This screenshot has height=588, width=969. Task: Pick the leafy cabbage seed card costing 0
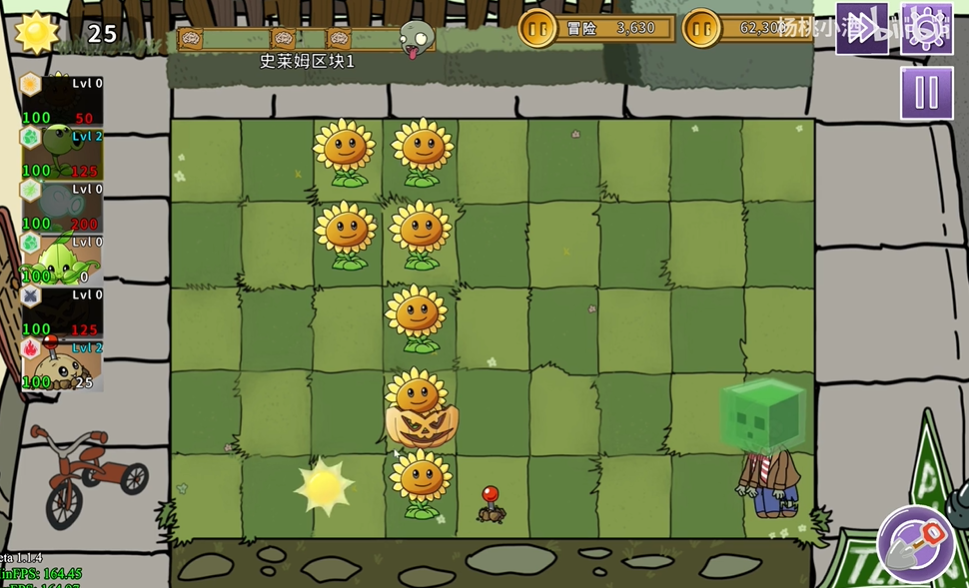click(x=62, y=259)
